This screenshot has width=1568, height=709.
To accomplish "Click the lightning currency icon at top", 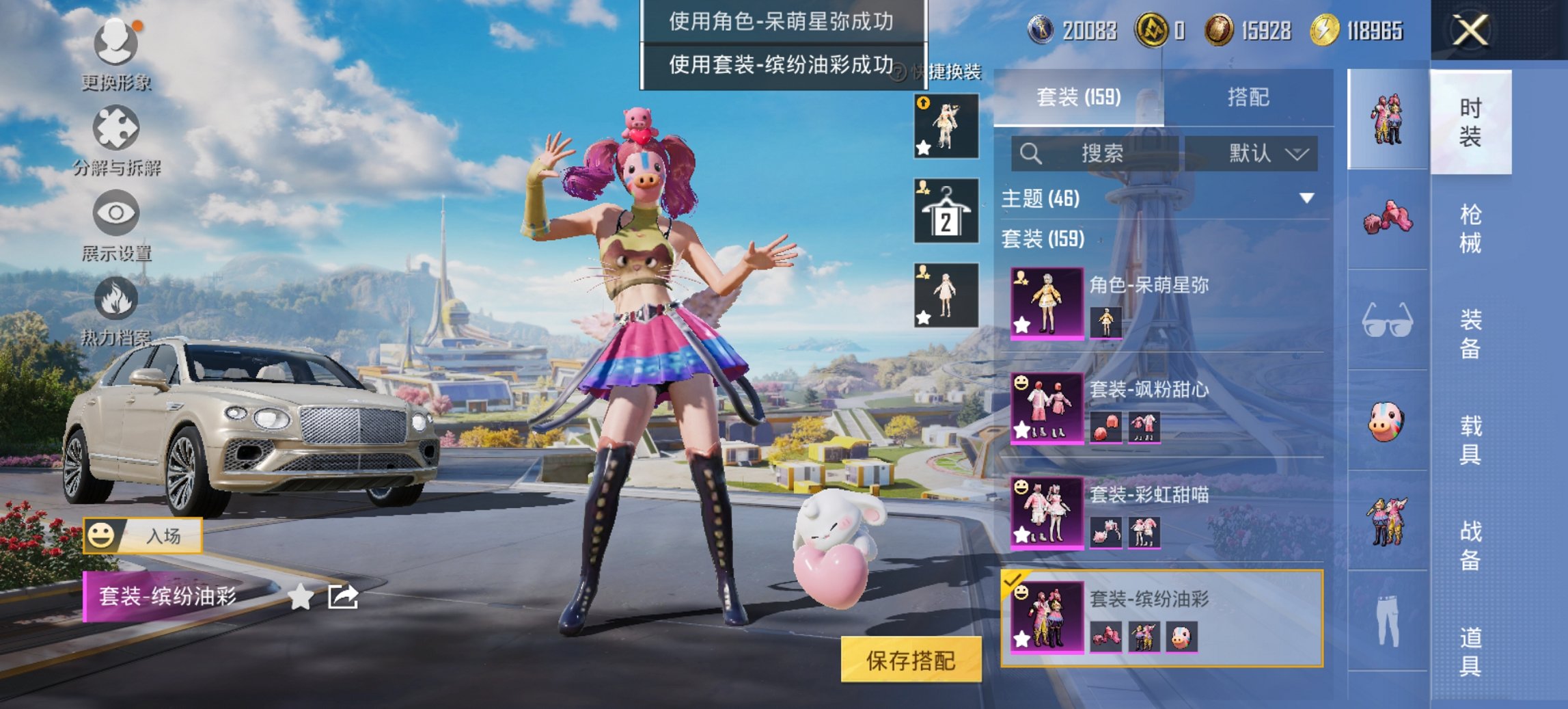I will [1325, 30].
